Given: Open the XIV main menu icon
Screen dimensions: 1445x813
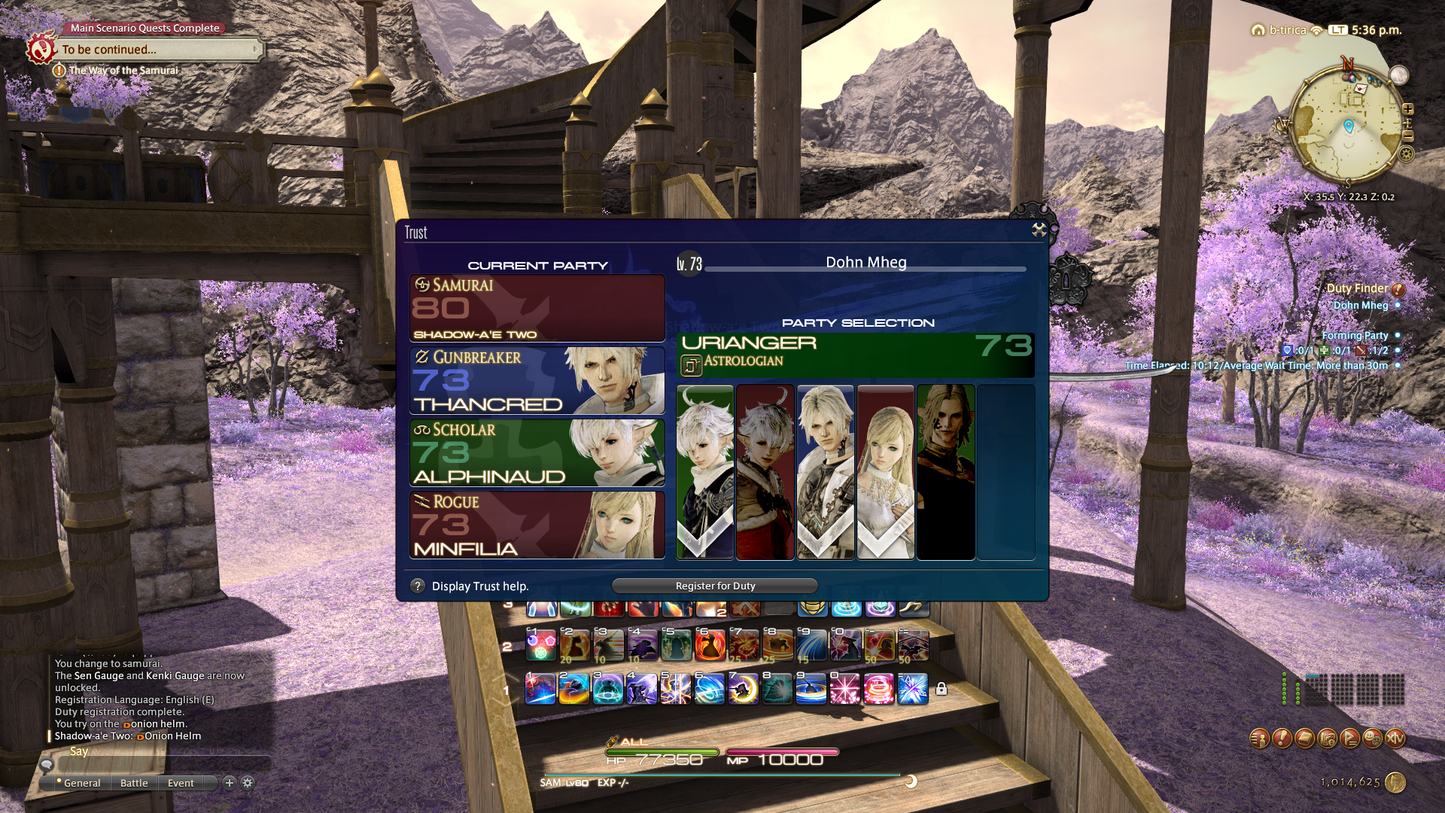Looking at the screenshot, I should [1395, 738].
